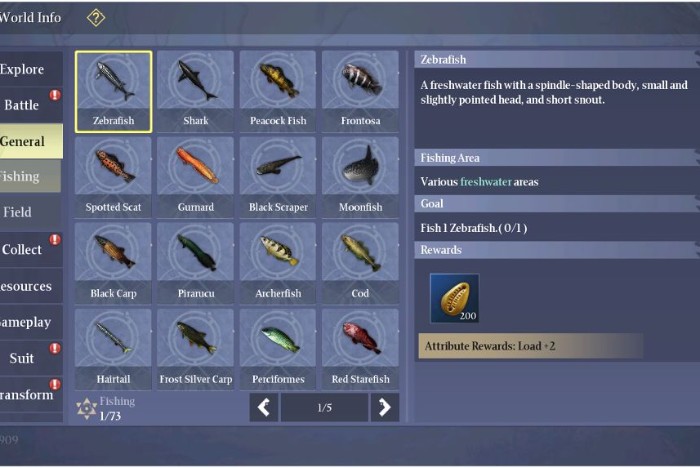Switch to the Battle tab
The height and width of the screenshot is (468, 700).
click(x=26, y=105)
